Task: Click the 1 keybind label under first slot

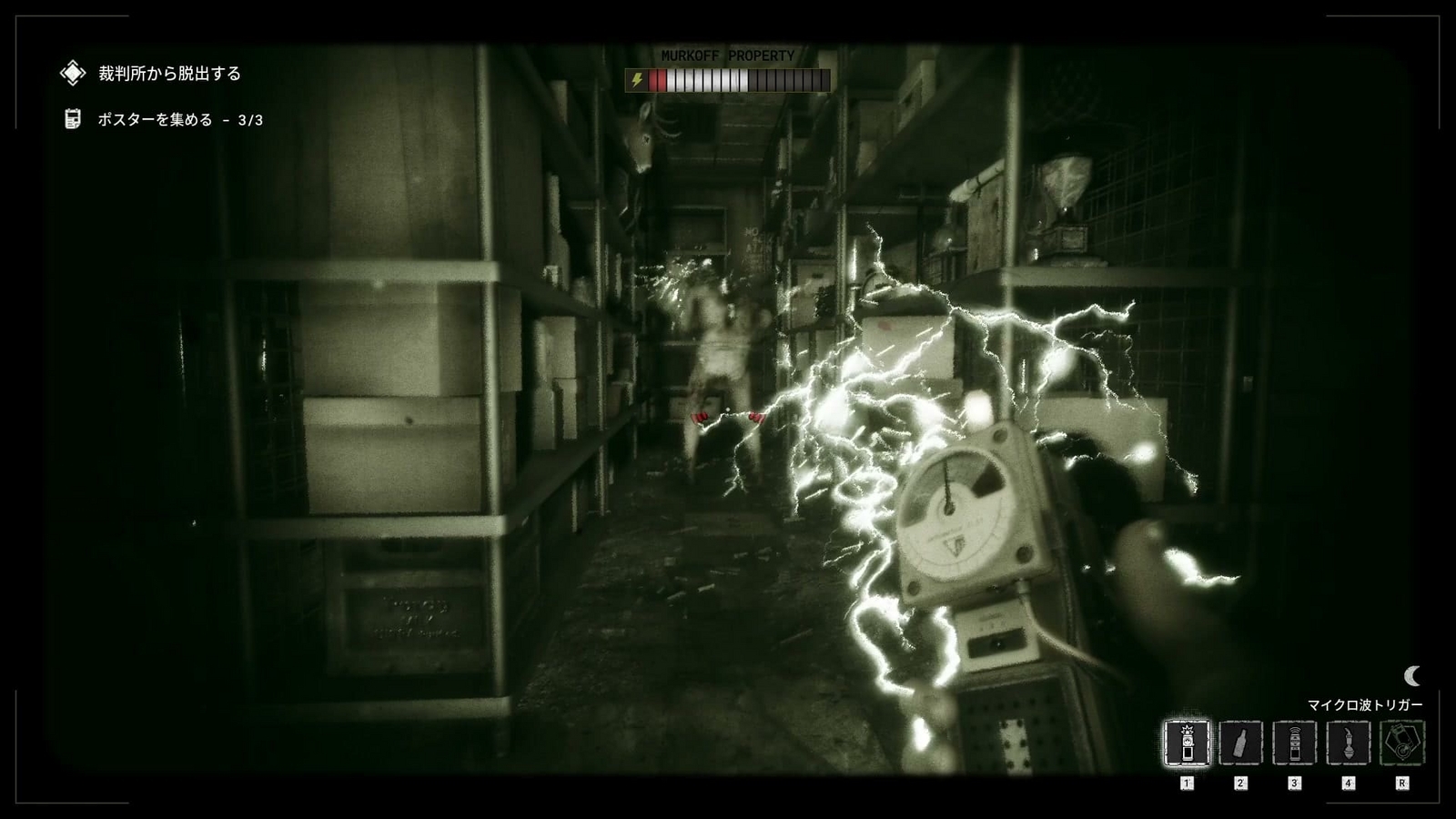Action: pos(1186,781)
